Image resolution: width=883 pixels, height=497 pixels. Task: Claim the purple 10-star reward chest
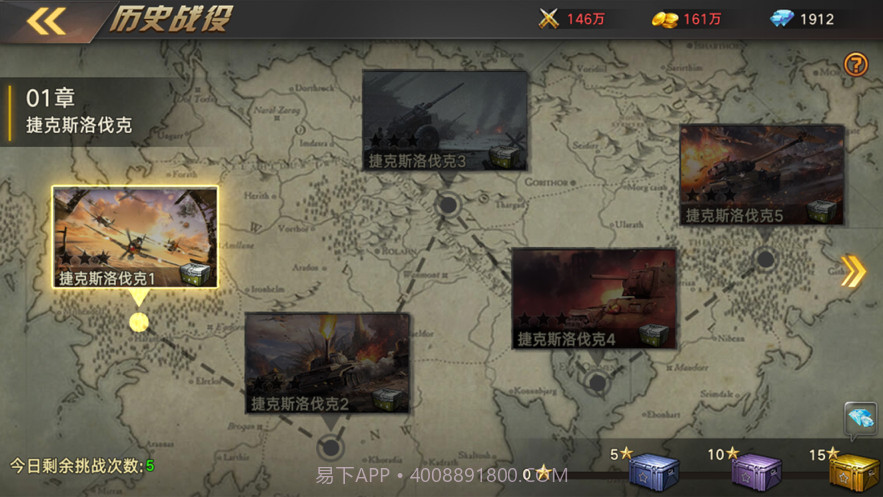click(x=755, y=472)
